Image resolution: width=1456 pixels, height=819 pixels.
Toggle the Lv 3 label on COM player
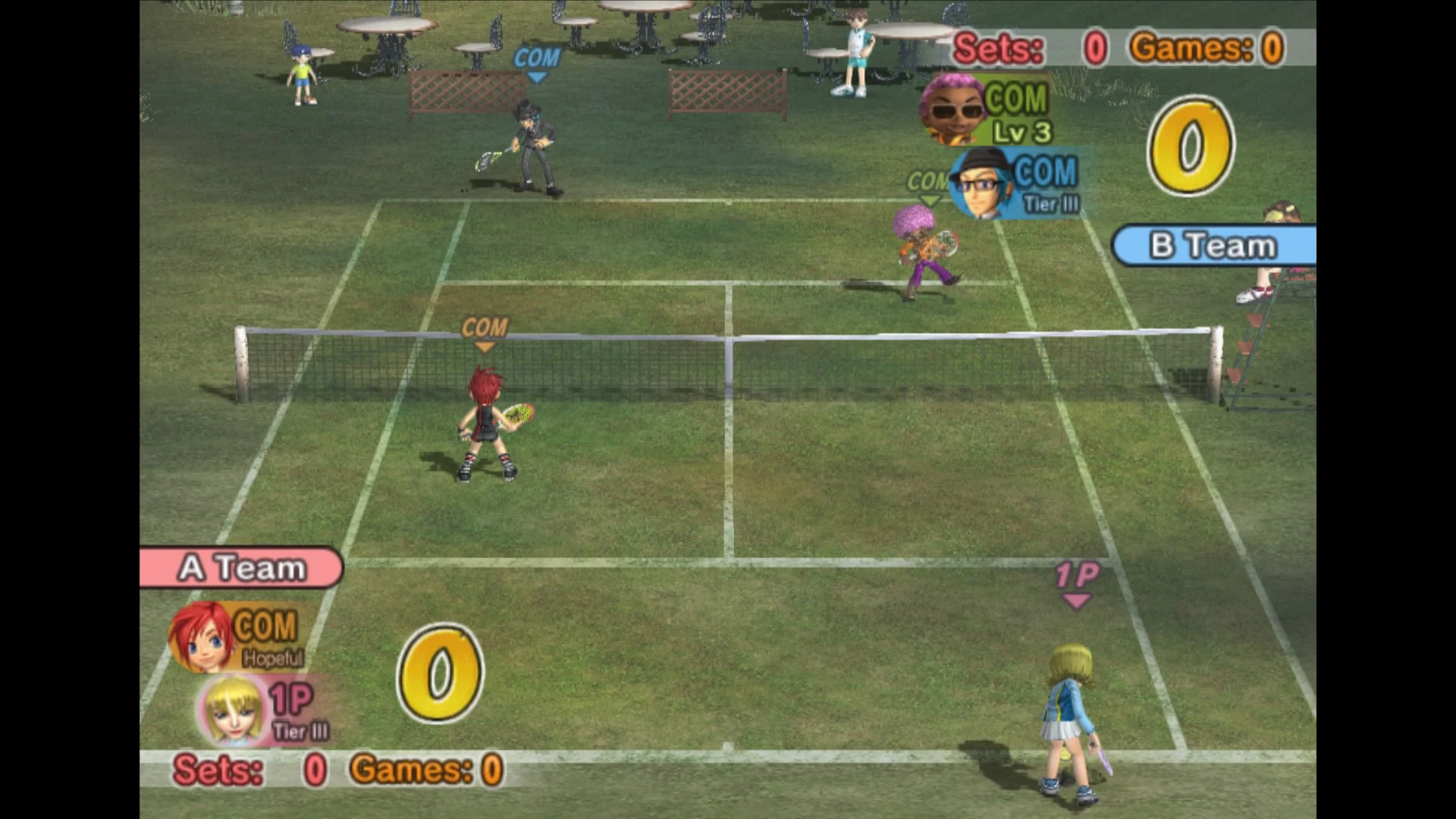[1022, 132]
